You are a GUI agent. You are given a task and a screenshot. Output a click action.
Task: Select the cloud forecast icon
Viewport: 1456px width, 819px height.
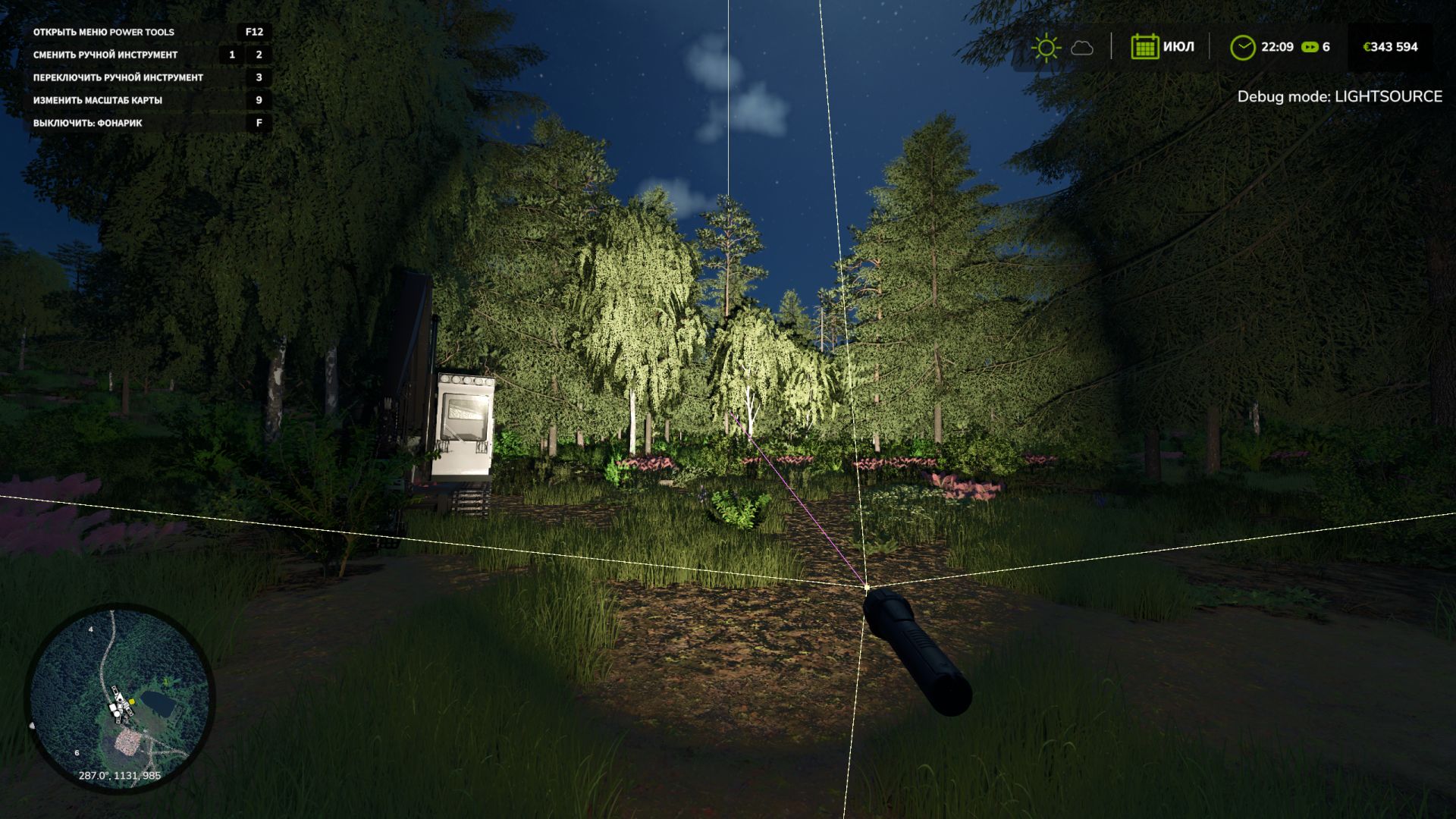(x=1081, y=47)
